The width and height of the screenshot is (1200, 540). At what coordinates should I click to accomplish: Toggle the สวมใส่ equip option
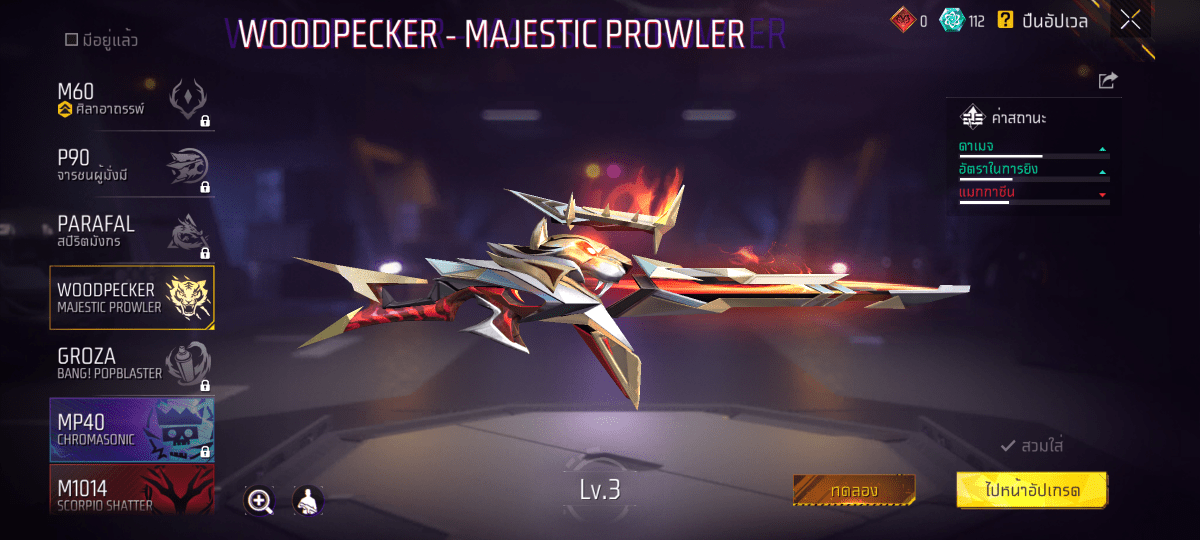point(1031,446)
